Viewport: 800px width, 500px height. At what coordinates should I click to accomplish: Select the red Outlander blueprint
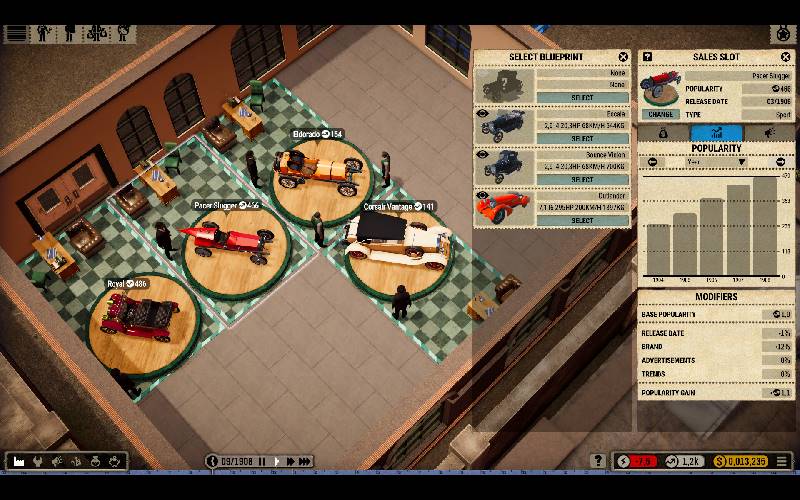582,220
